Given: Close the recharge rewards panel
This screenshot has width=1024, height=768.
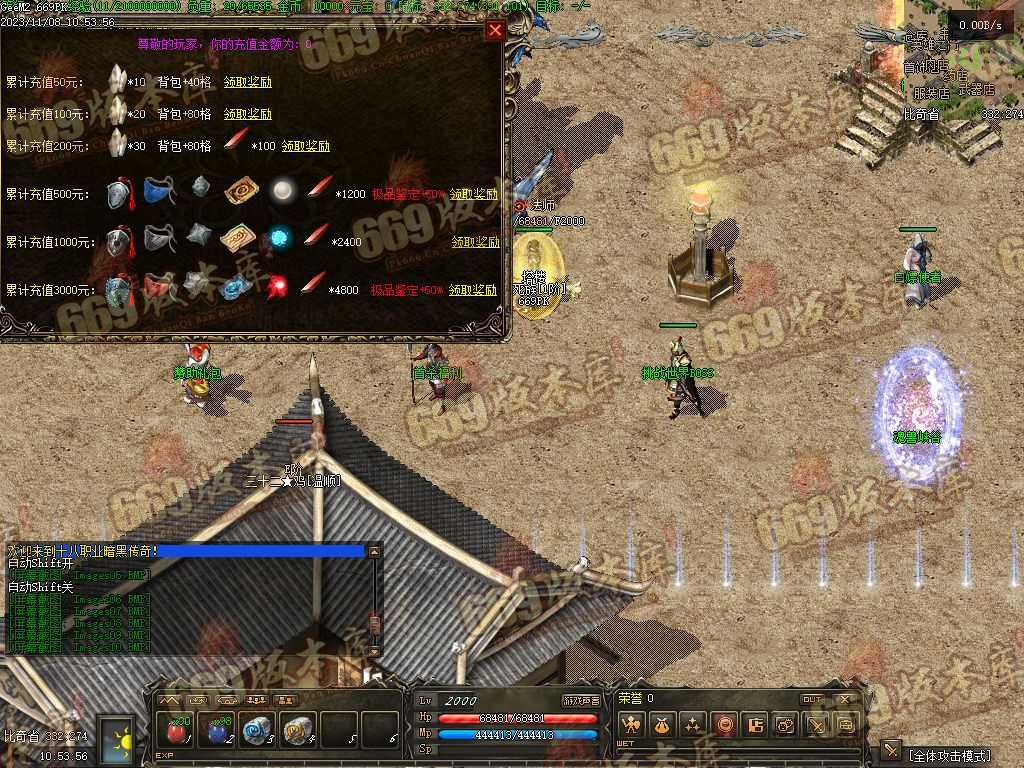Looking at the screenshot, I should (495, 30).
